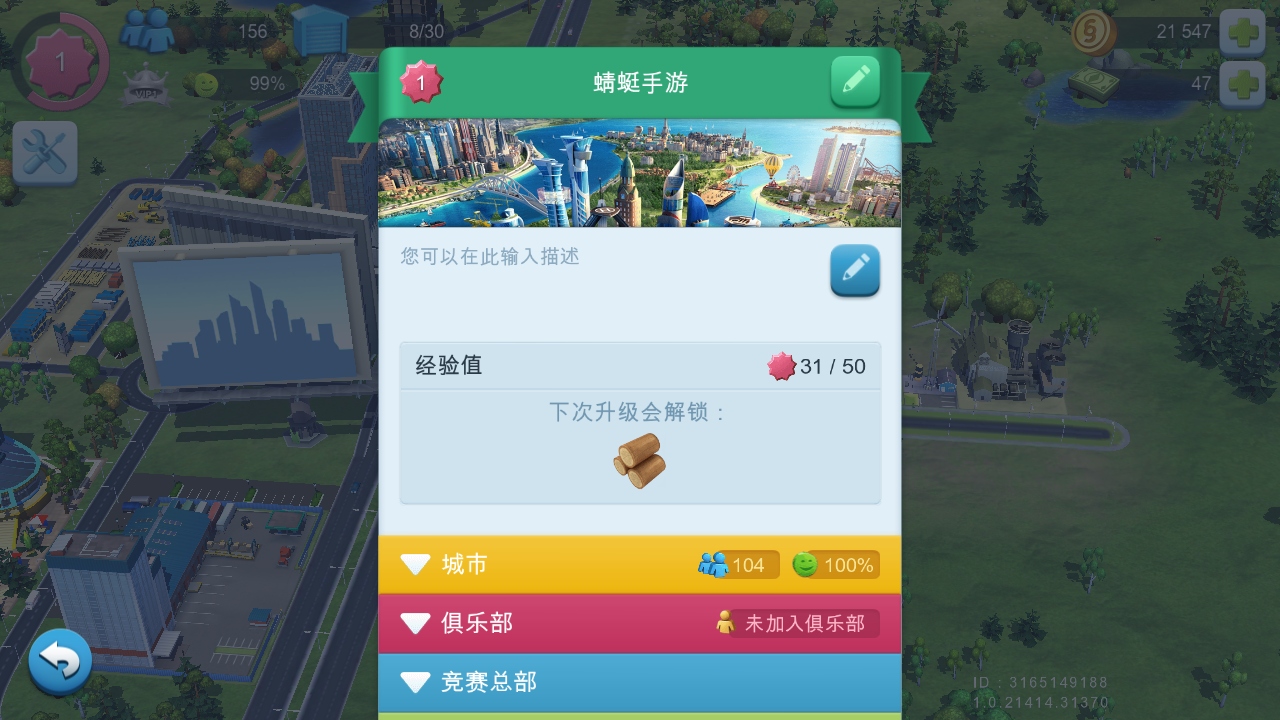Edit the city name 蜻蜓手游
Image resolution: width=1280 pixels, height=720 pixels.
(x=856, y=81)
